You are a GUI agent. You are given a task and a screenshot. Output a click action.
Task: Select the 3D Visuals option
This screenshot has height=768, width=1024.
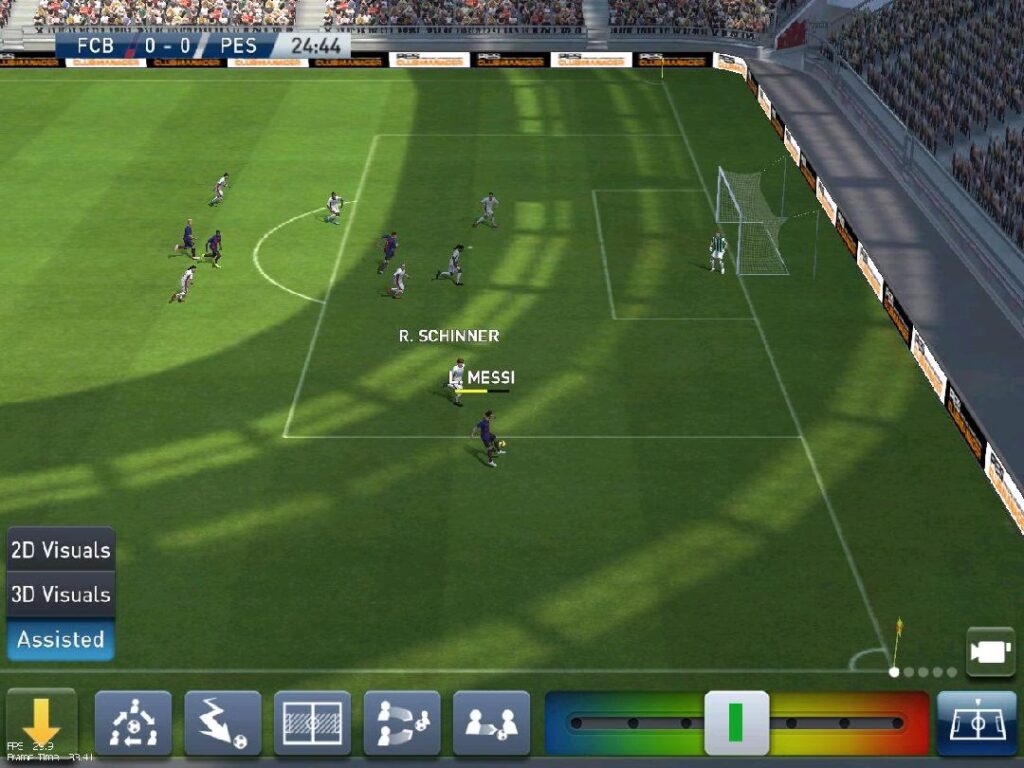pos(60,594)
